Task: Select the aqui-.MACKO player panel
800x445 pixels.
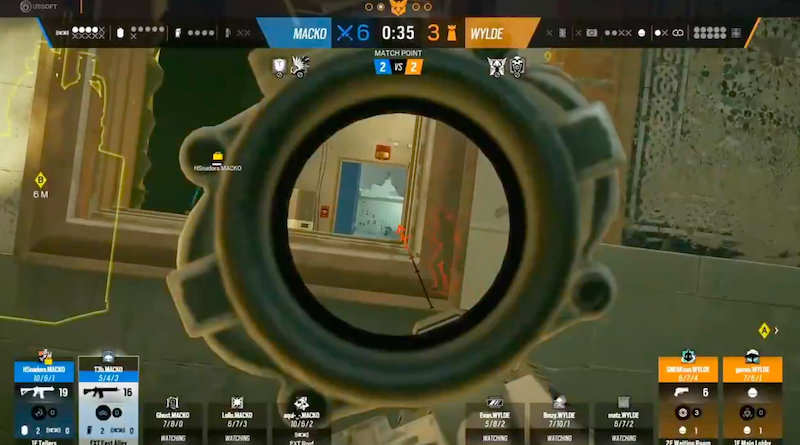Action: 302,417
